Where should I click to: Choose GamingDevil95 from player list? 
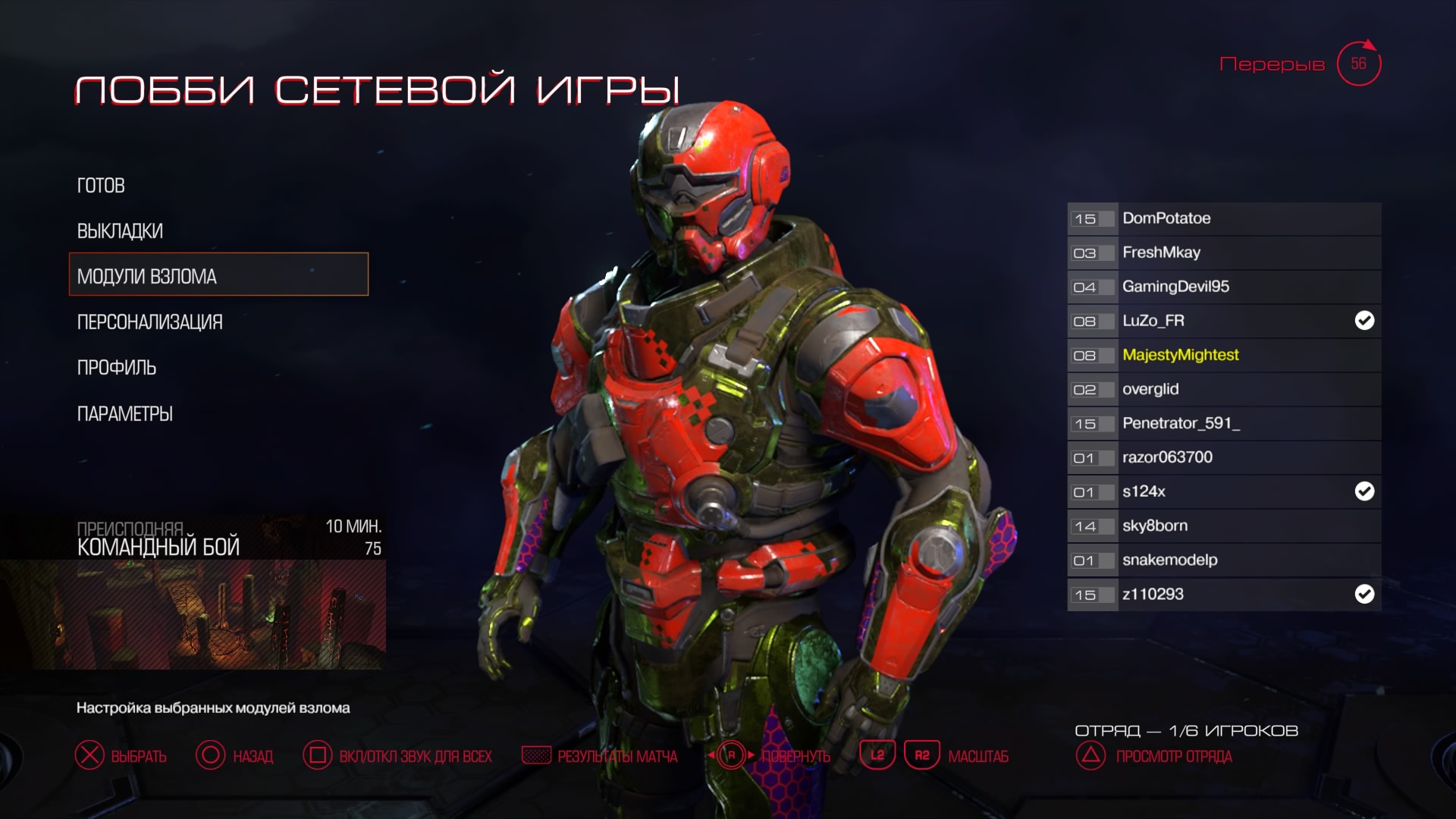[x=1223, y=287]
